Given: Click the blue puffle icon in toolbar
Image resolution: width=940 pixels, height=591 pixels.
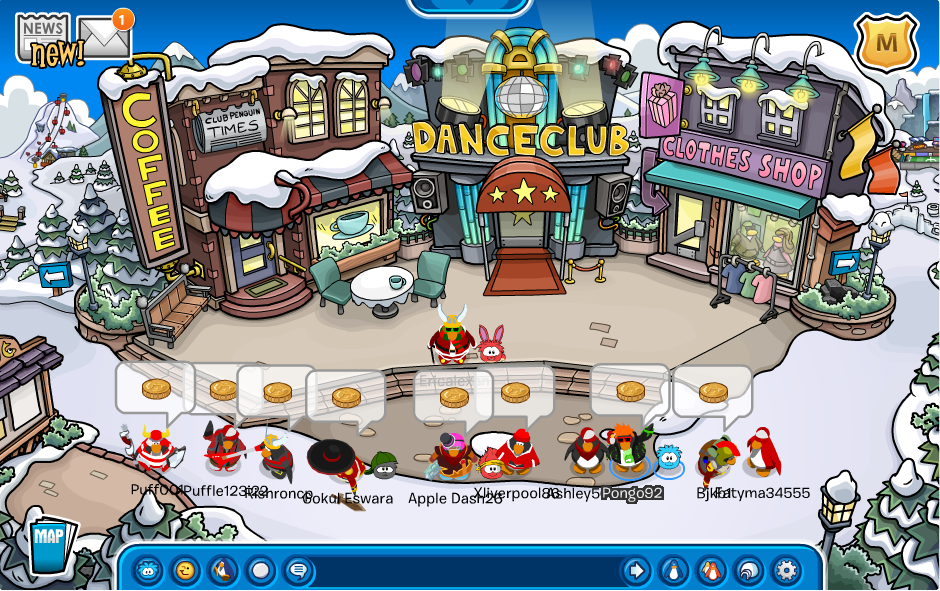Looking at the screenshot, I should [x=148, y=571].
